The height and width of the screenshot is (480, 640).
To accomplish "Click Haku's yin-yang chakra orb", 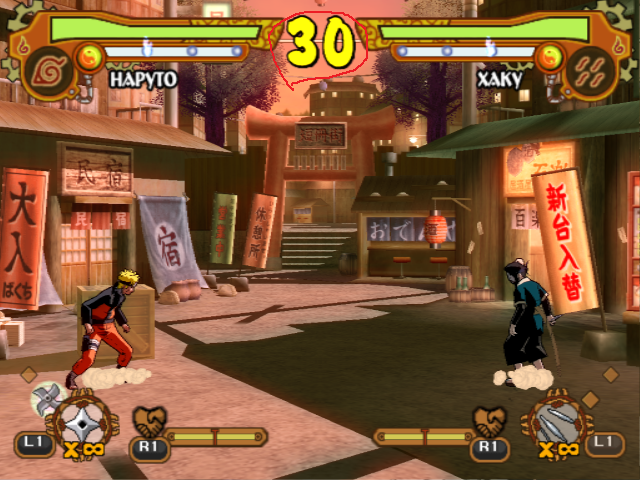I will pos(549,55).
